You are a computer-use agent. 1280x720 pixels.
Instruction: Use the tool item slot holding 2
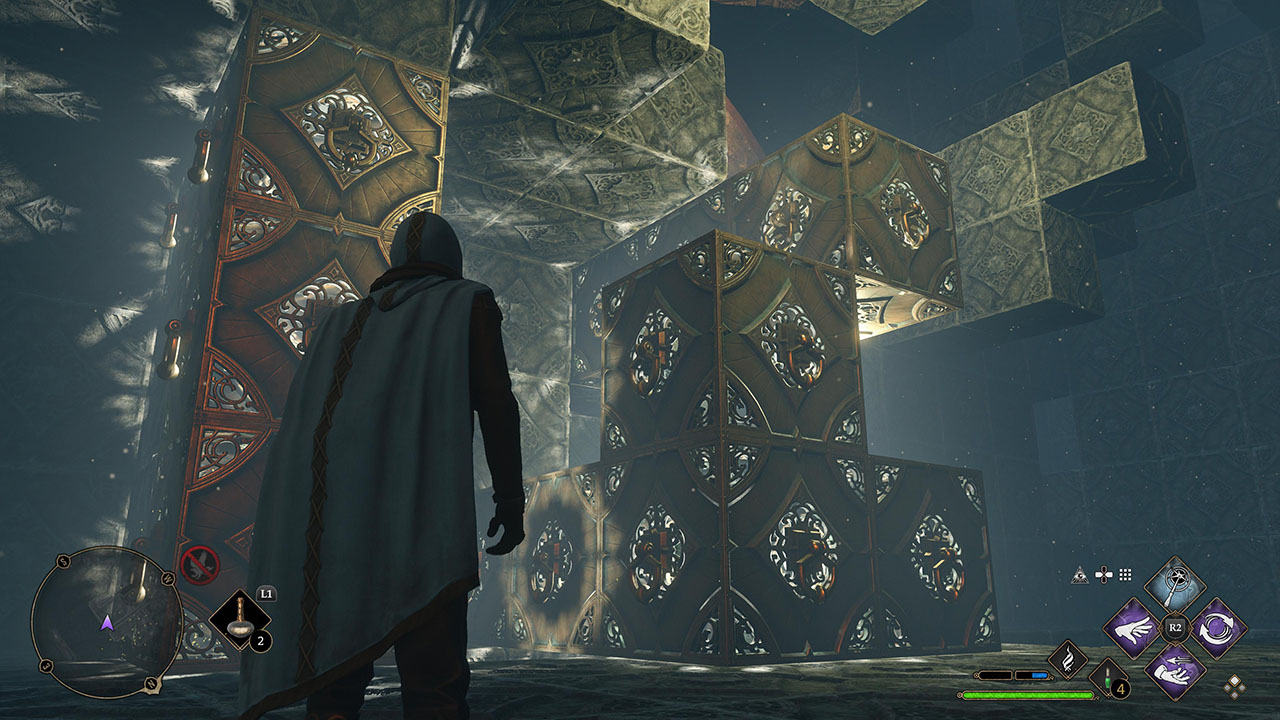pyautogui.click(x=241, y=622)
